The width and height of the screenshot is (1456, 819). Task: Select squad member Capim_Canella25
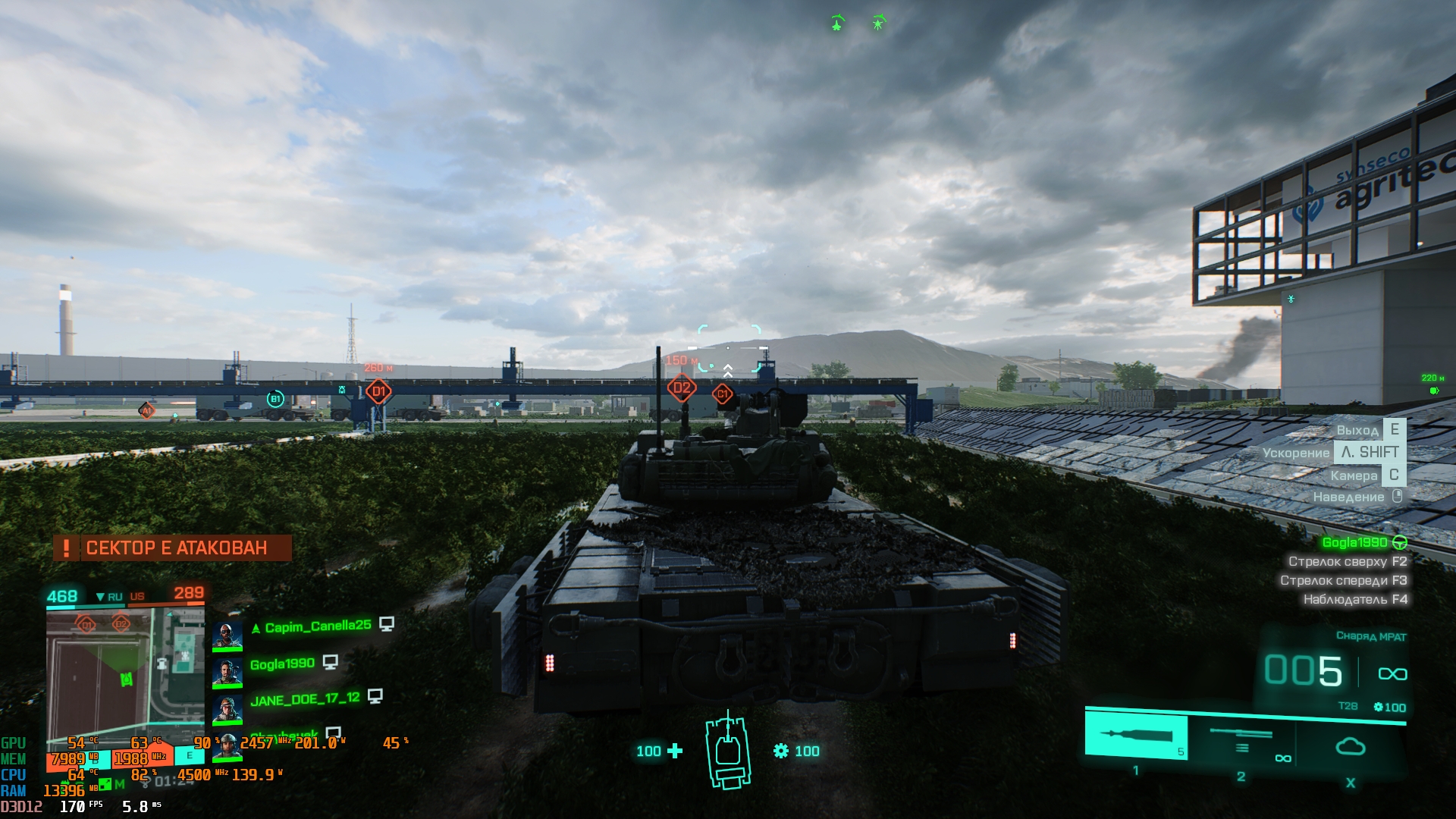pyautogui.click(x=318, y=626)
